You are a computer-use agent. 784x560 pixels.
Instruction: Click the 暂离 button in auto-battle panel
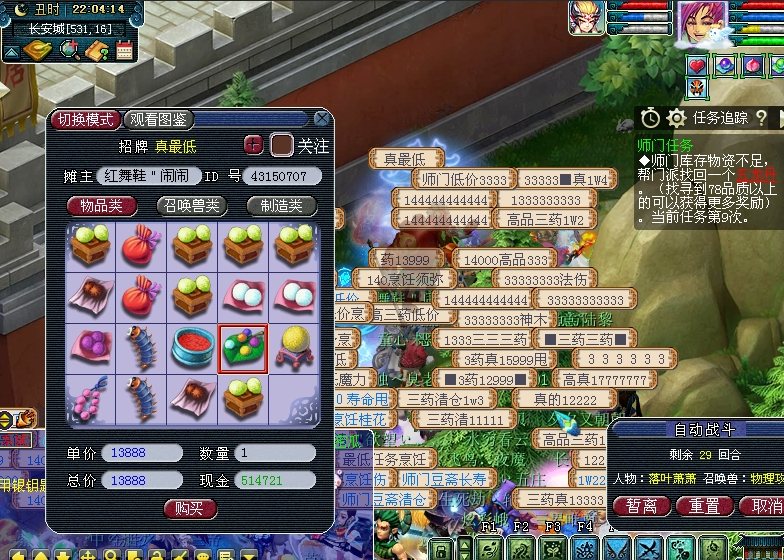pos(641,506)
